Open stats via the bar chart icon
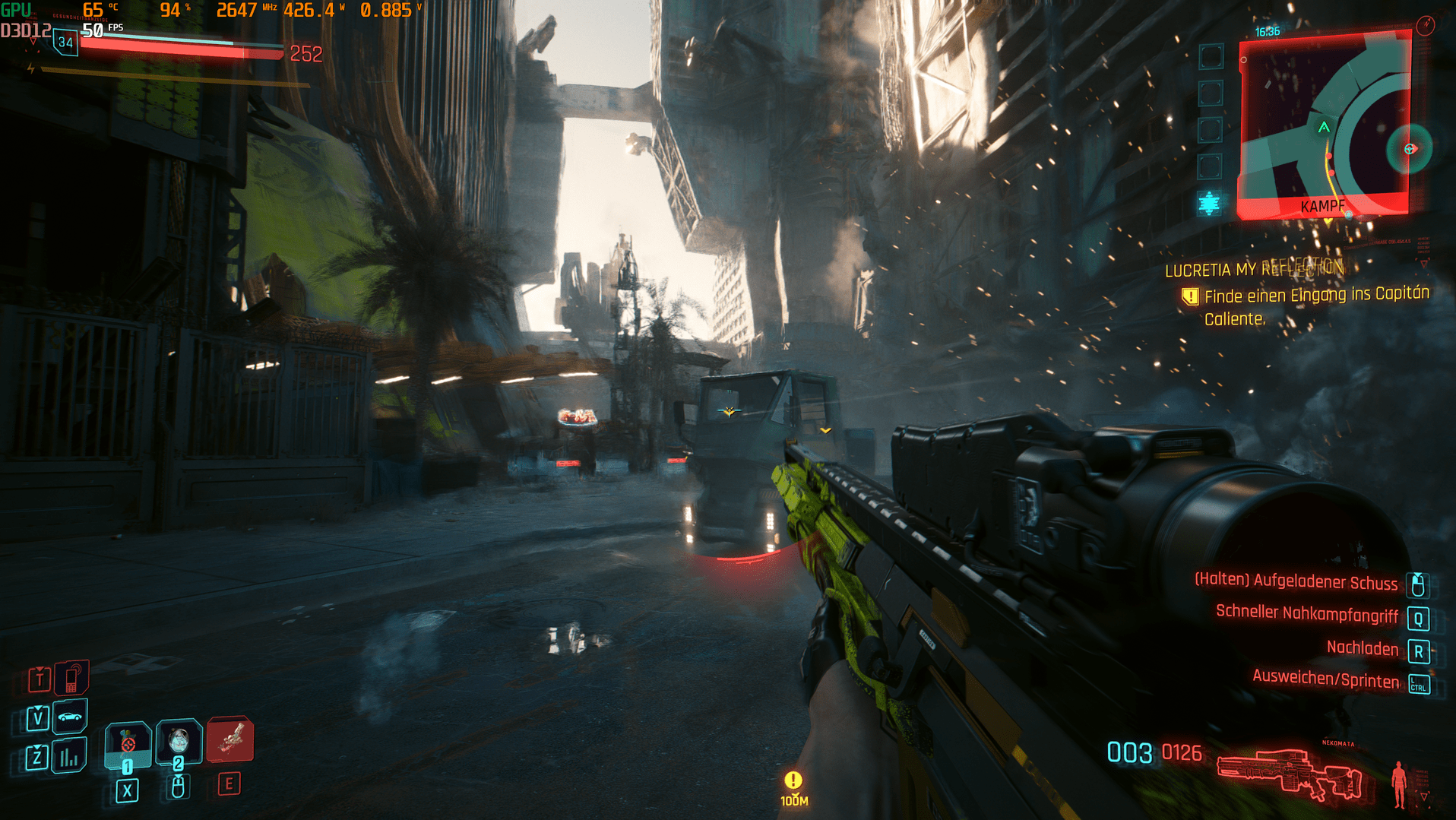This screenshot has width=1456, height=820. coord(68,758)
